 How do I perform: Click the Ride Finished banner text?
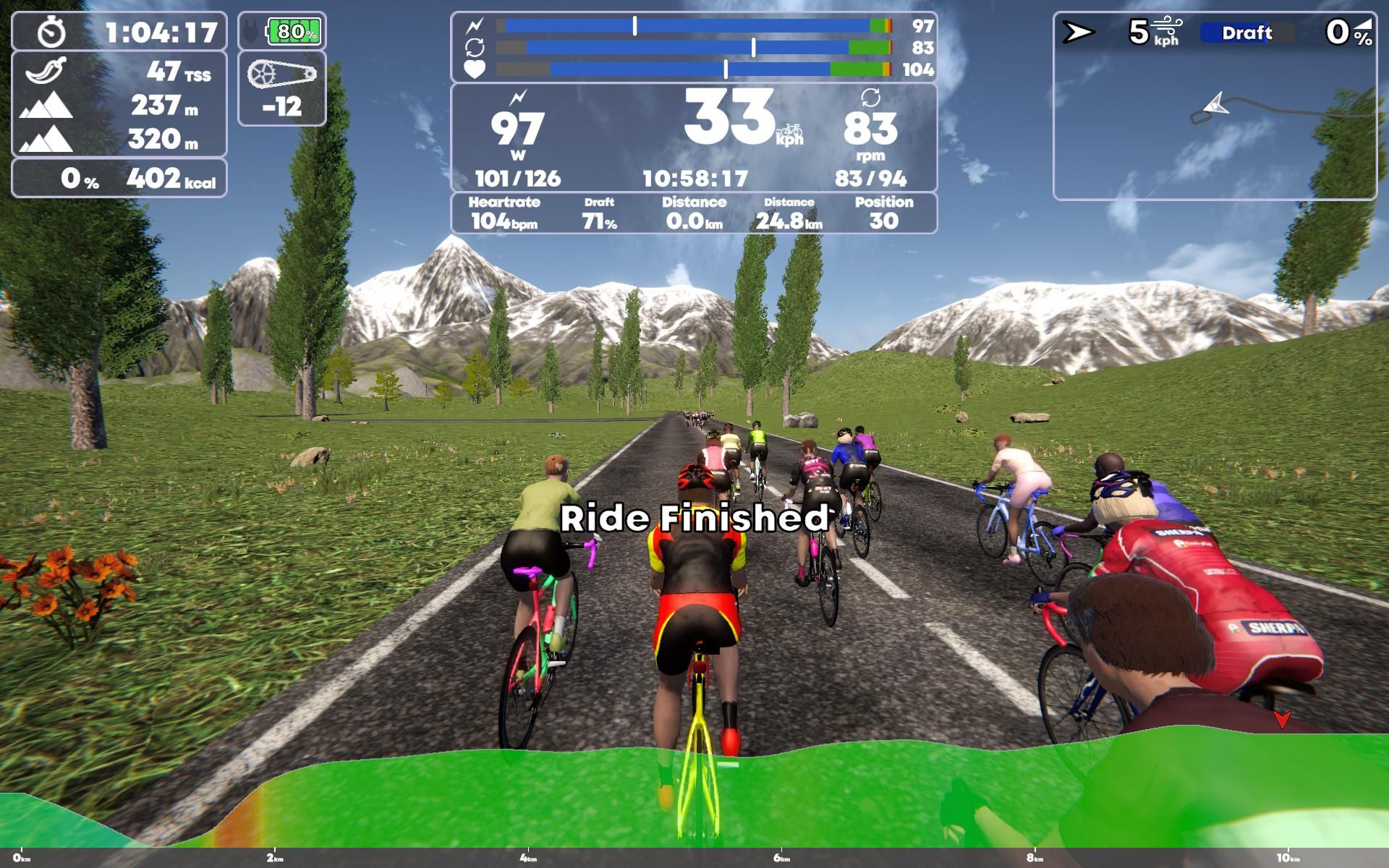[x=694, y=518]
